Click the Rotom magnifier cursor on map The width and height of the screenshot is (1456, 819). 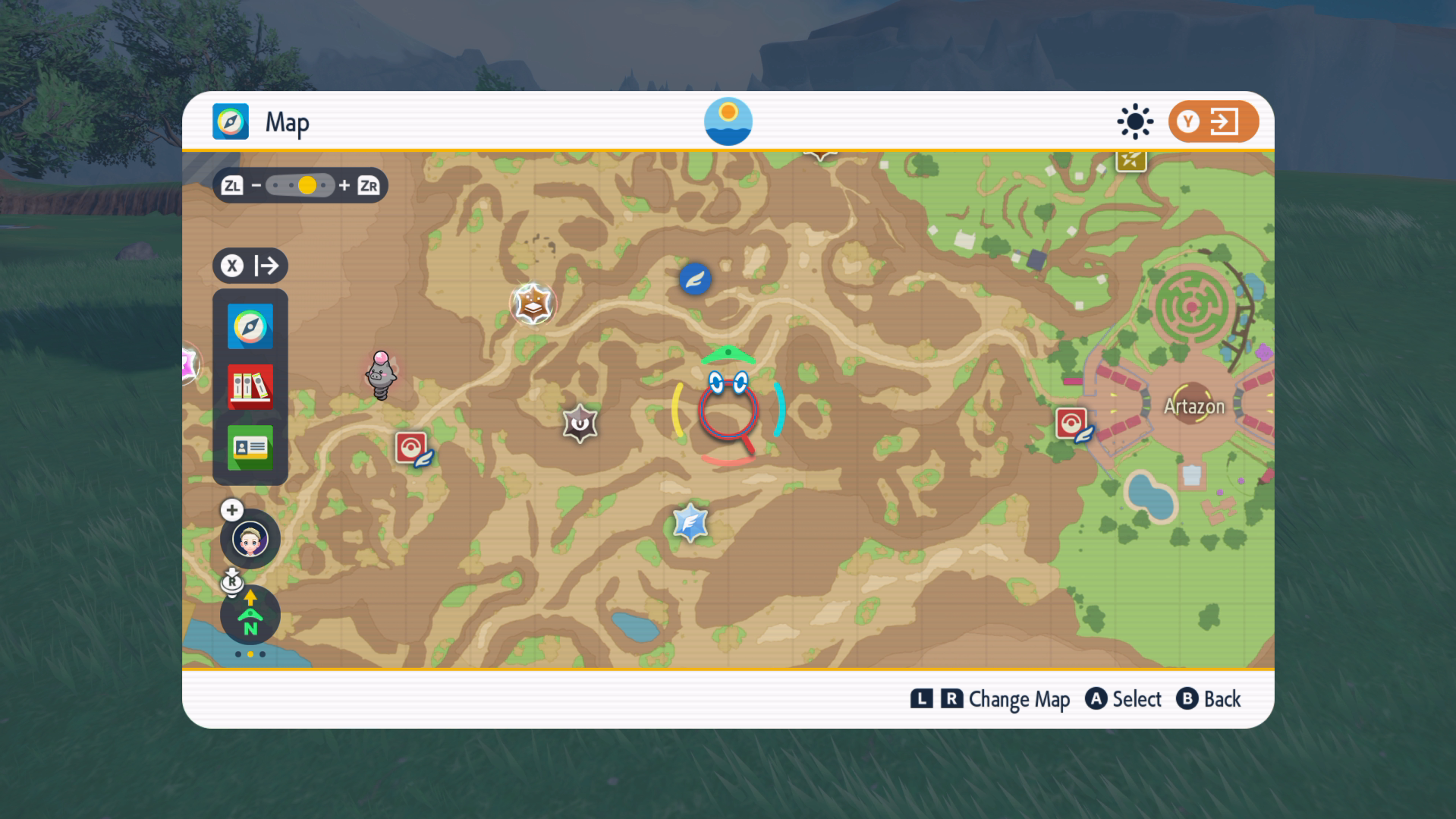point(728,410)
